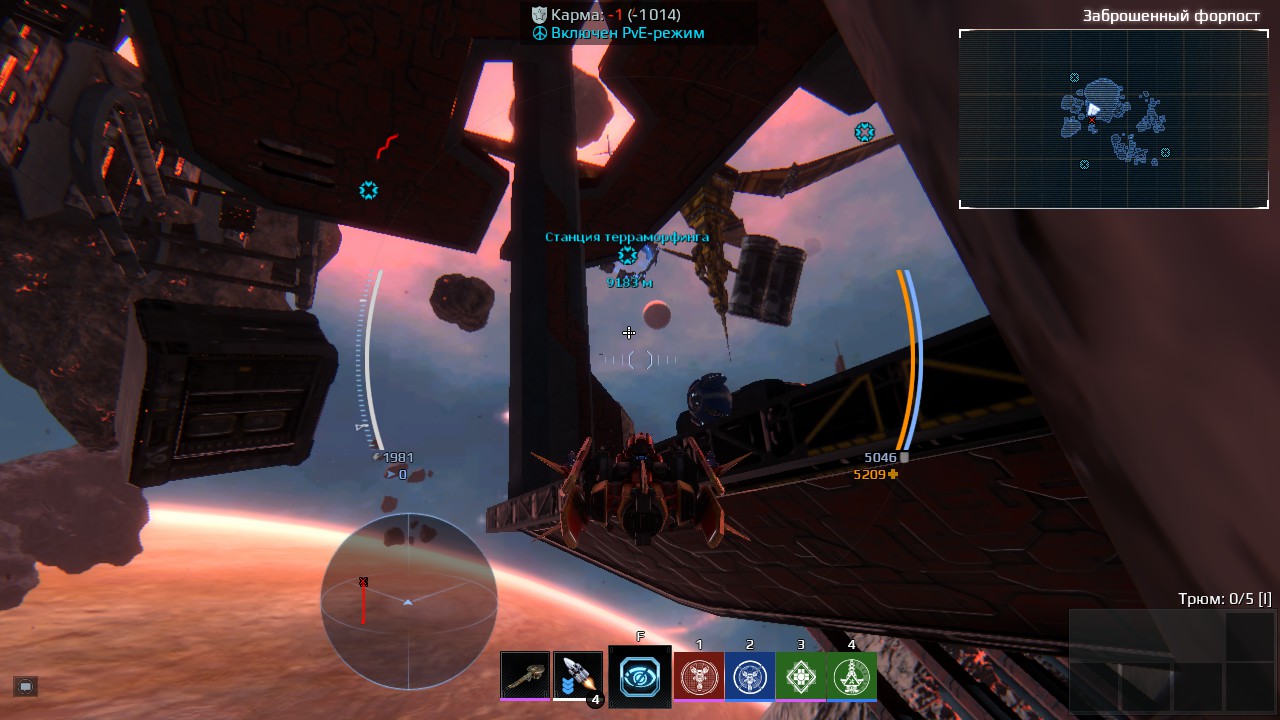
Task: Fire the rocket missile slot
Action: coord(578,675)
